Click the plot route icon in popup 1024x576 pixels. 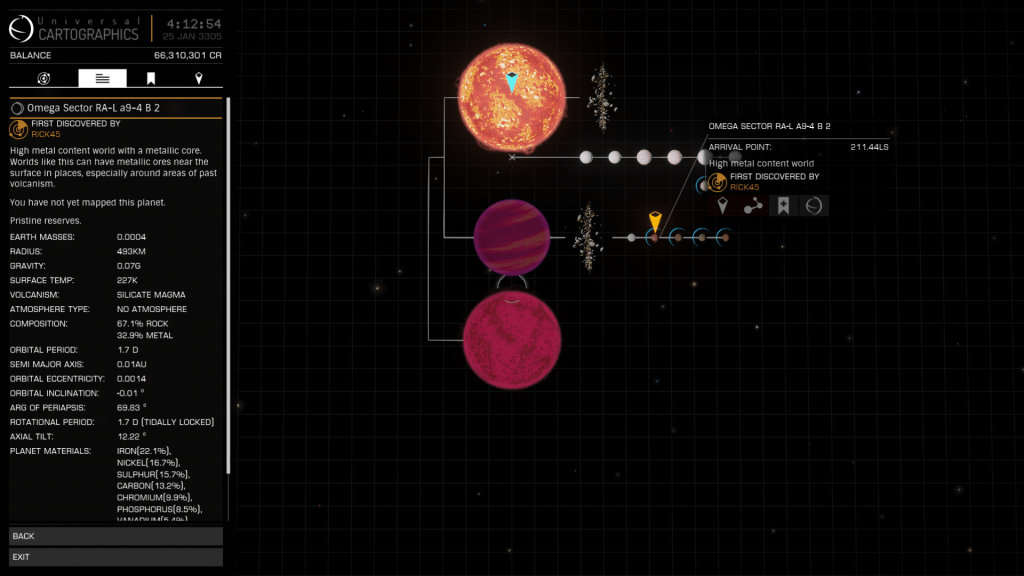tap(754, 206)
